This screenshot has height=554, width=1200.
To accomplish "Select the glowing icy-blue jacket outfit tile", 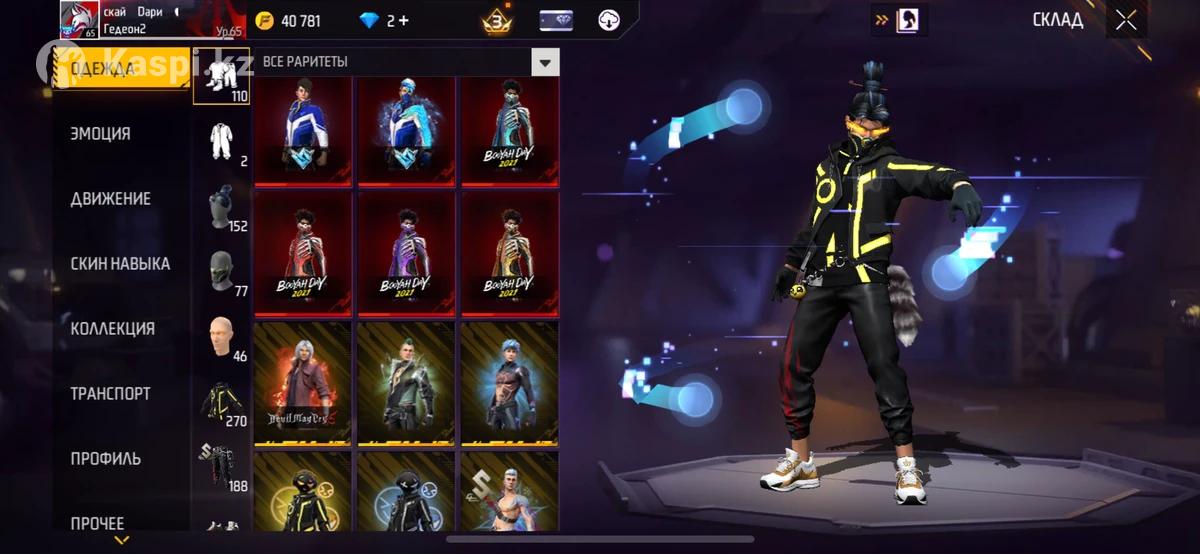I will click(x=406, y=131).
